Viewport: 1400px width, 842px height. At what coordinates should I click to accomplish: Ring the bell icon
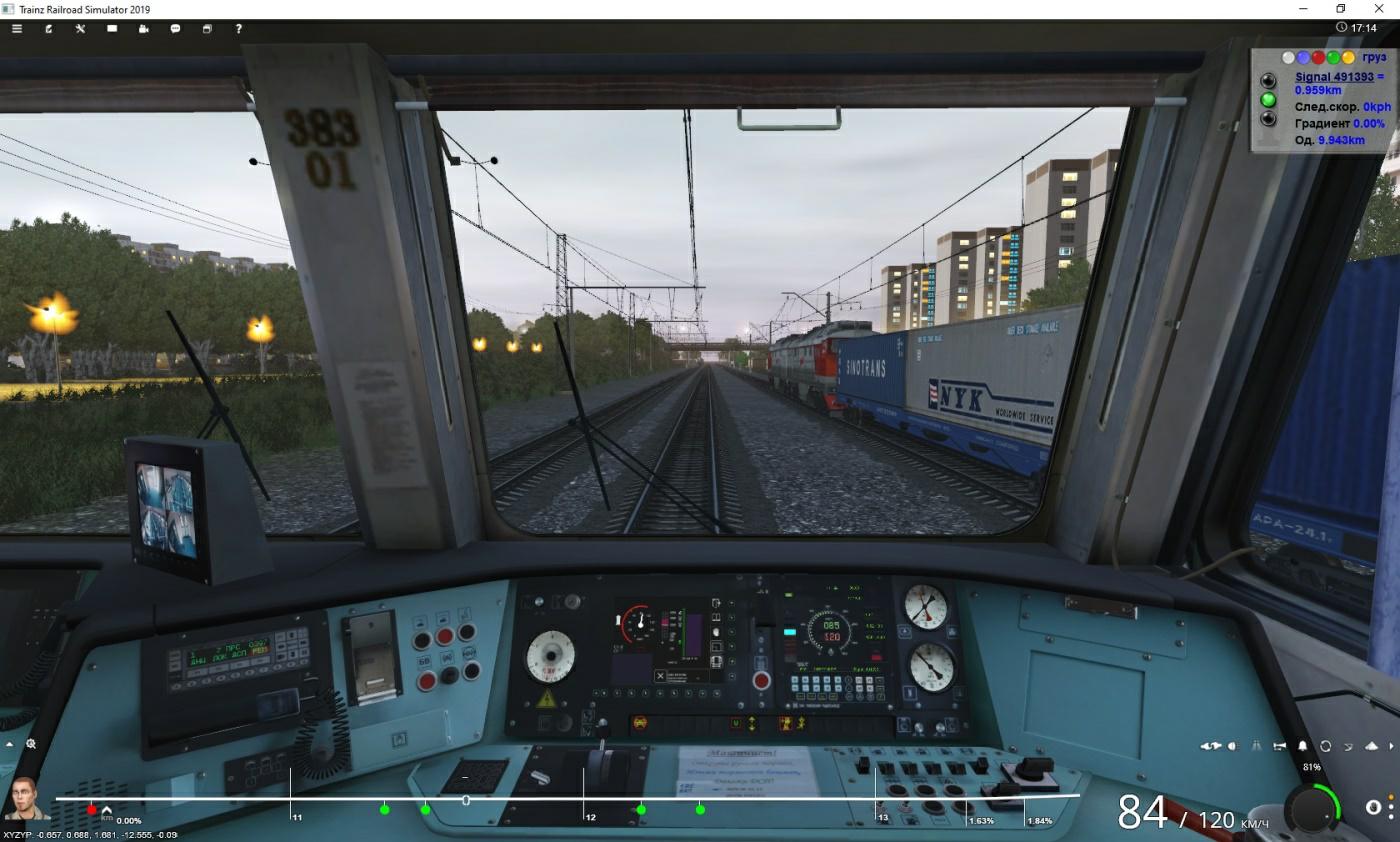(x=1303, y=746)
